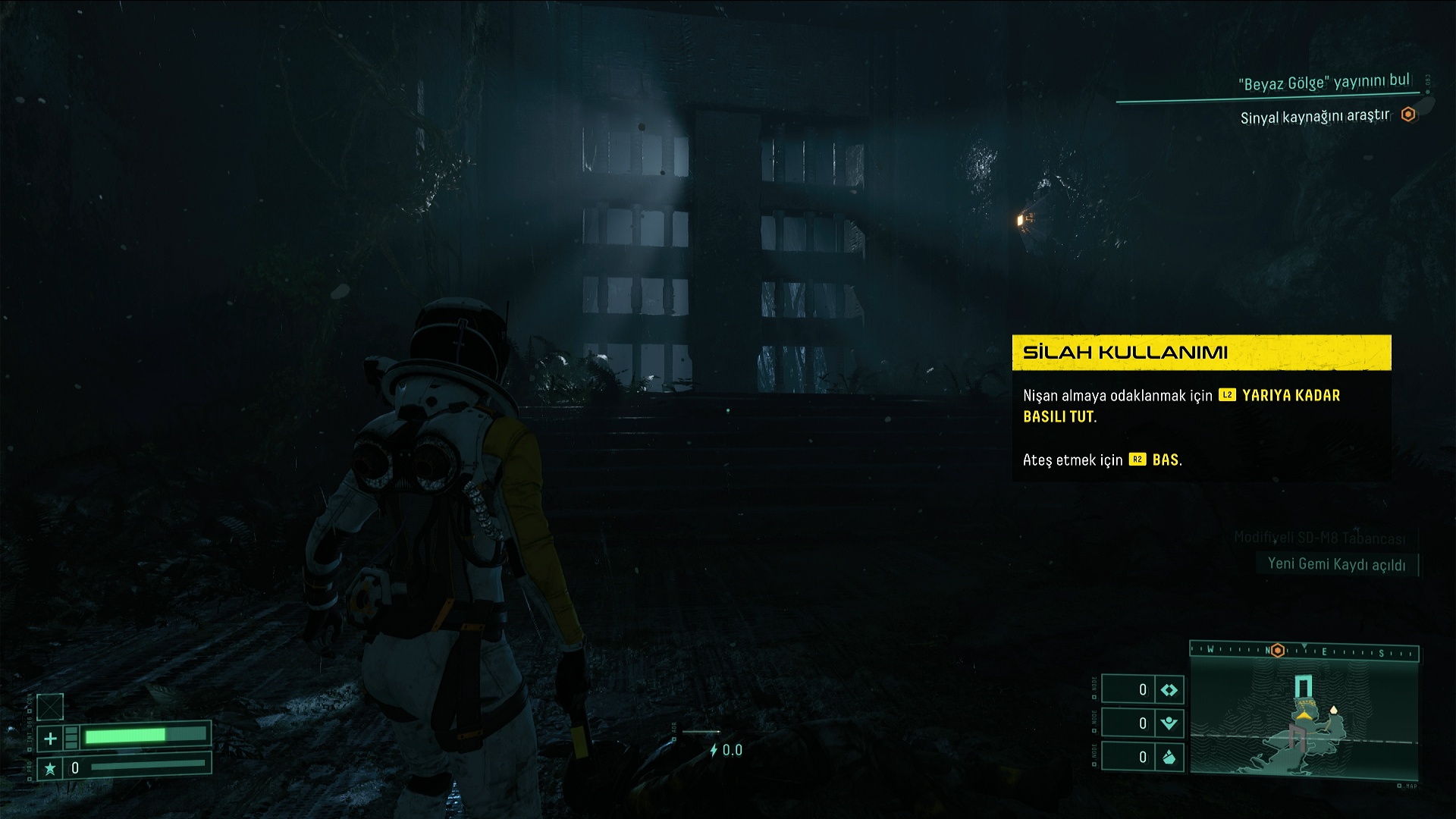Select the crystal shard resource icon

(x=1169, y=757)
